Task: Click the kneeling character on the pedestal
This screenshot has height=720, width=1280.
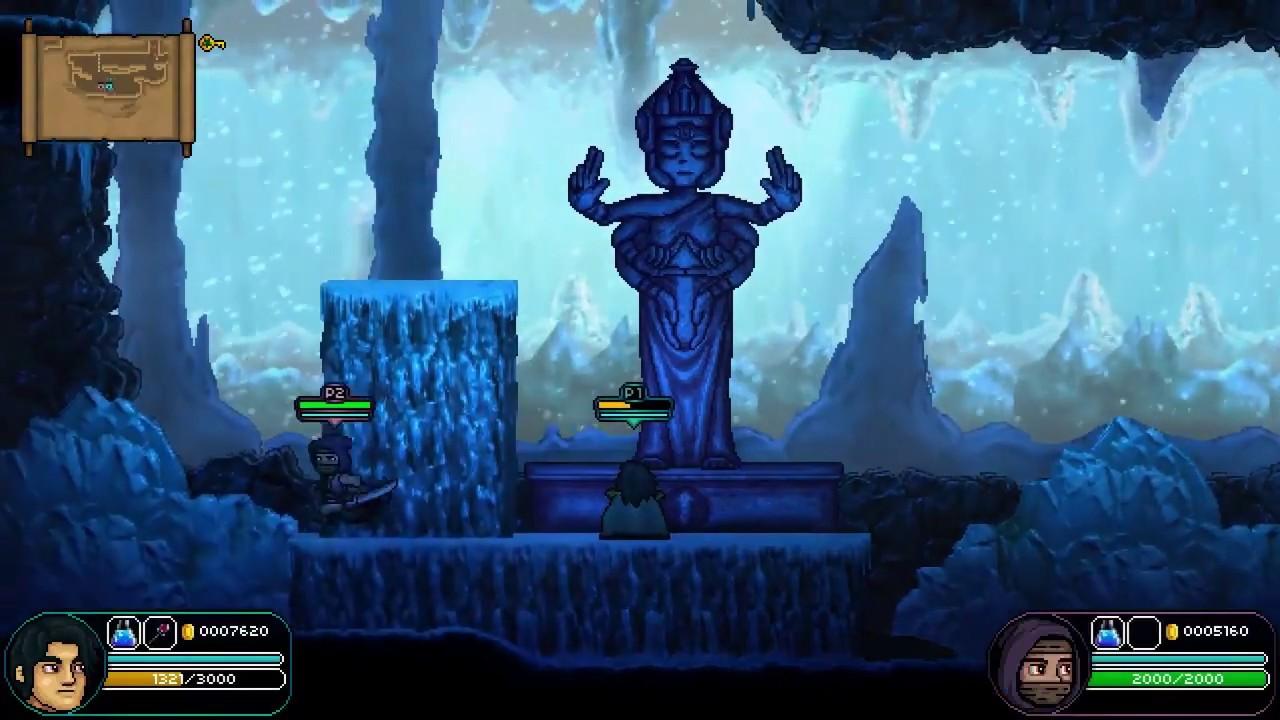Action: tap(633, 500)
